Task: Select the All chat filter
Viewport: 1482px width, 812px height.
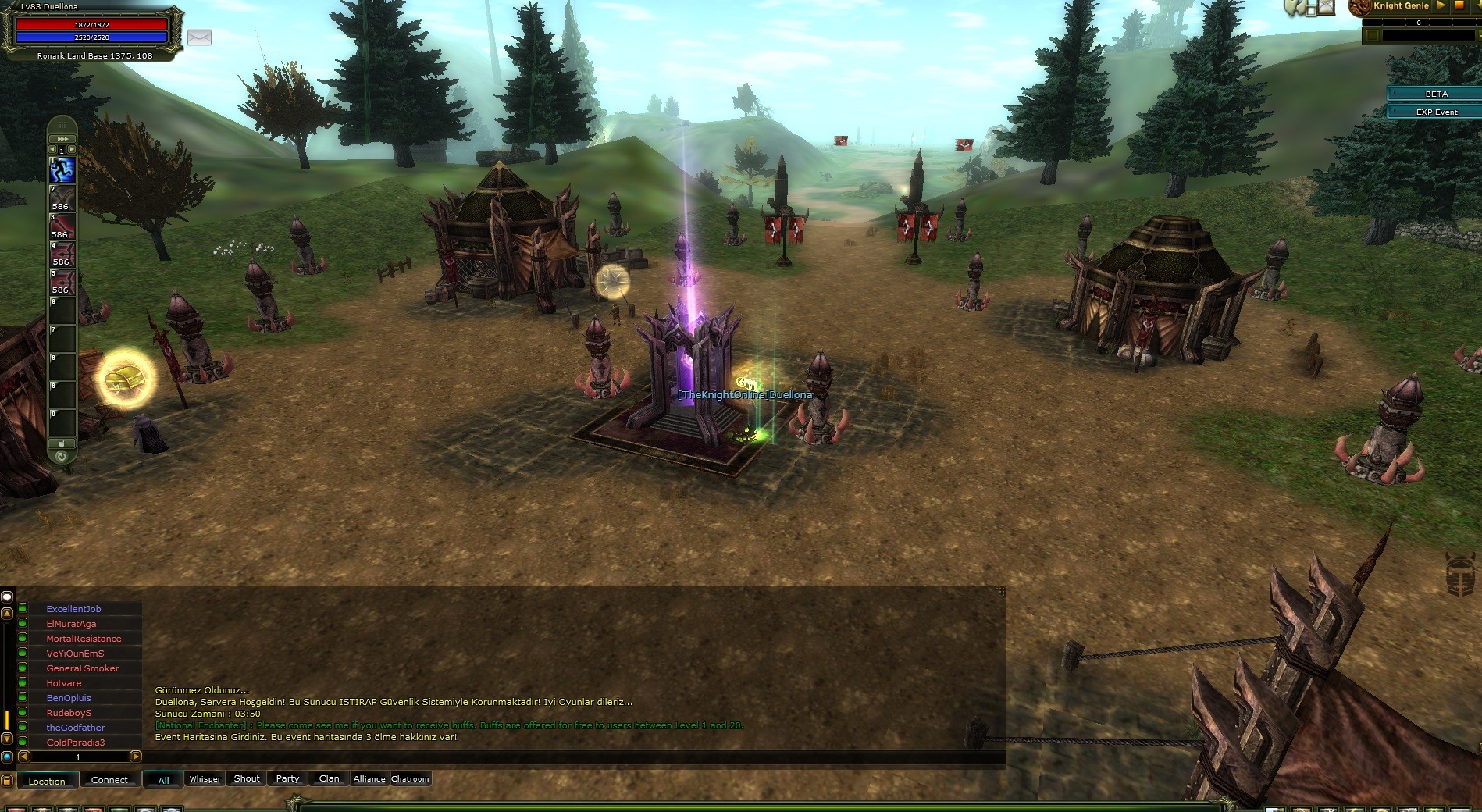Action: [163, 779]
